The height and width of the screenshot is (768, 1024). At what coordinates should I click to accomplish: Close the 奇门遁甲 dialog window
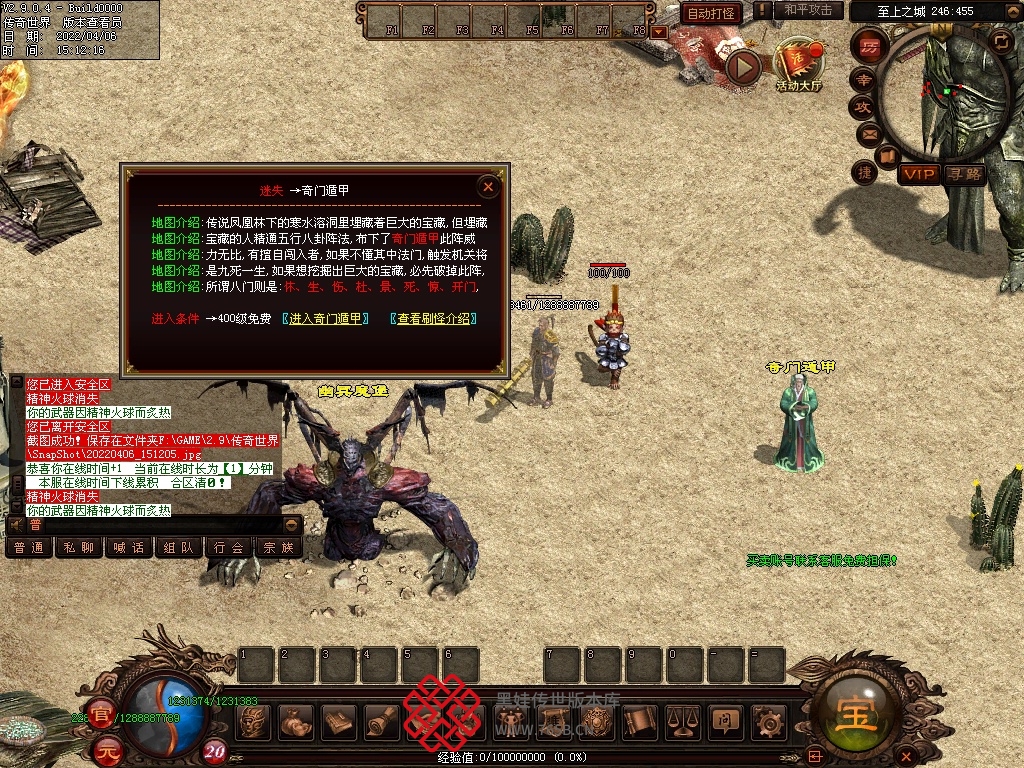point(488,186)
